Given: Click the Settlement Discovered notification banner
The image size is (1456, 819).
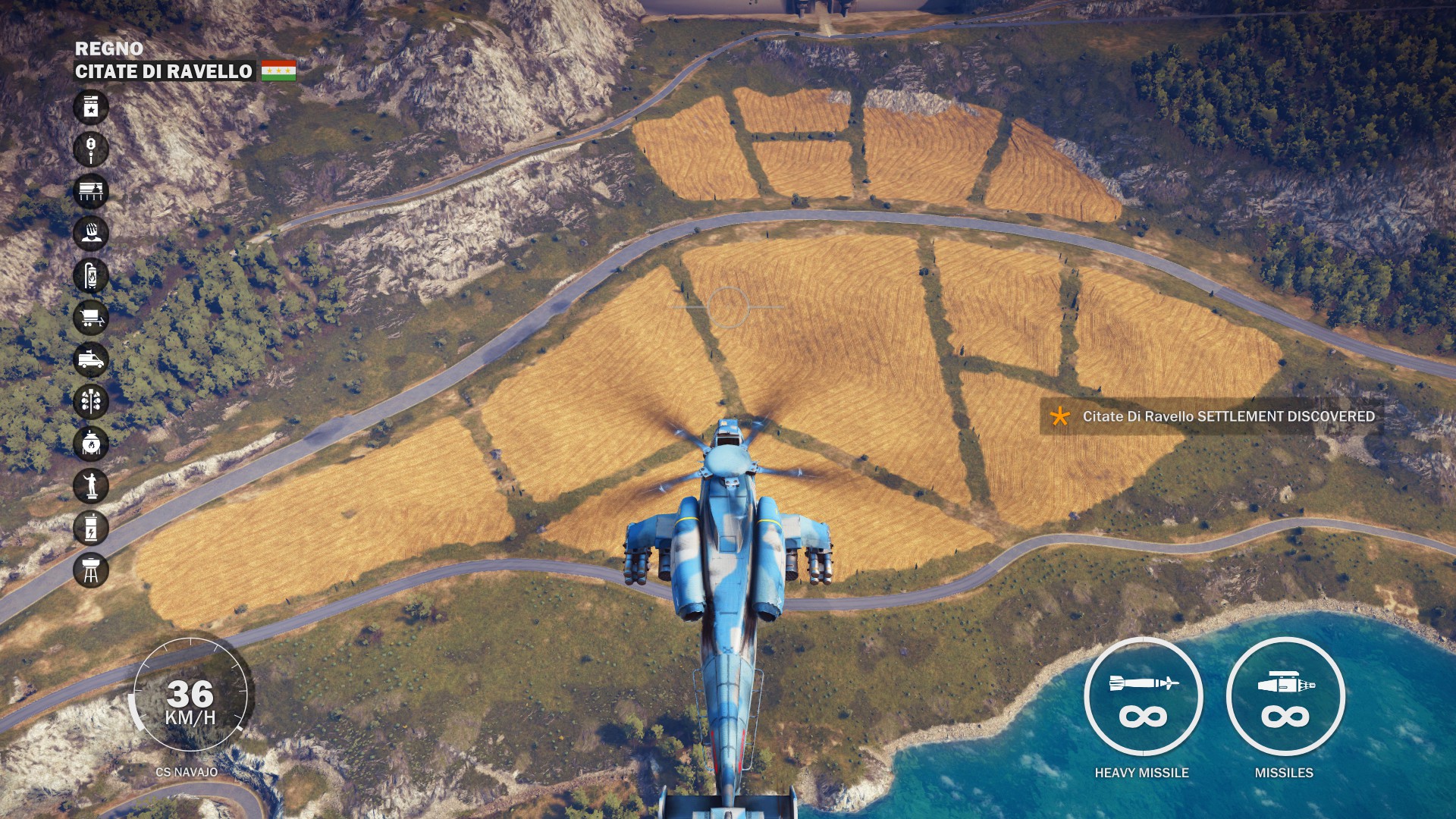Looking at the screenshot, I should tap(1212, 416).
